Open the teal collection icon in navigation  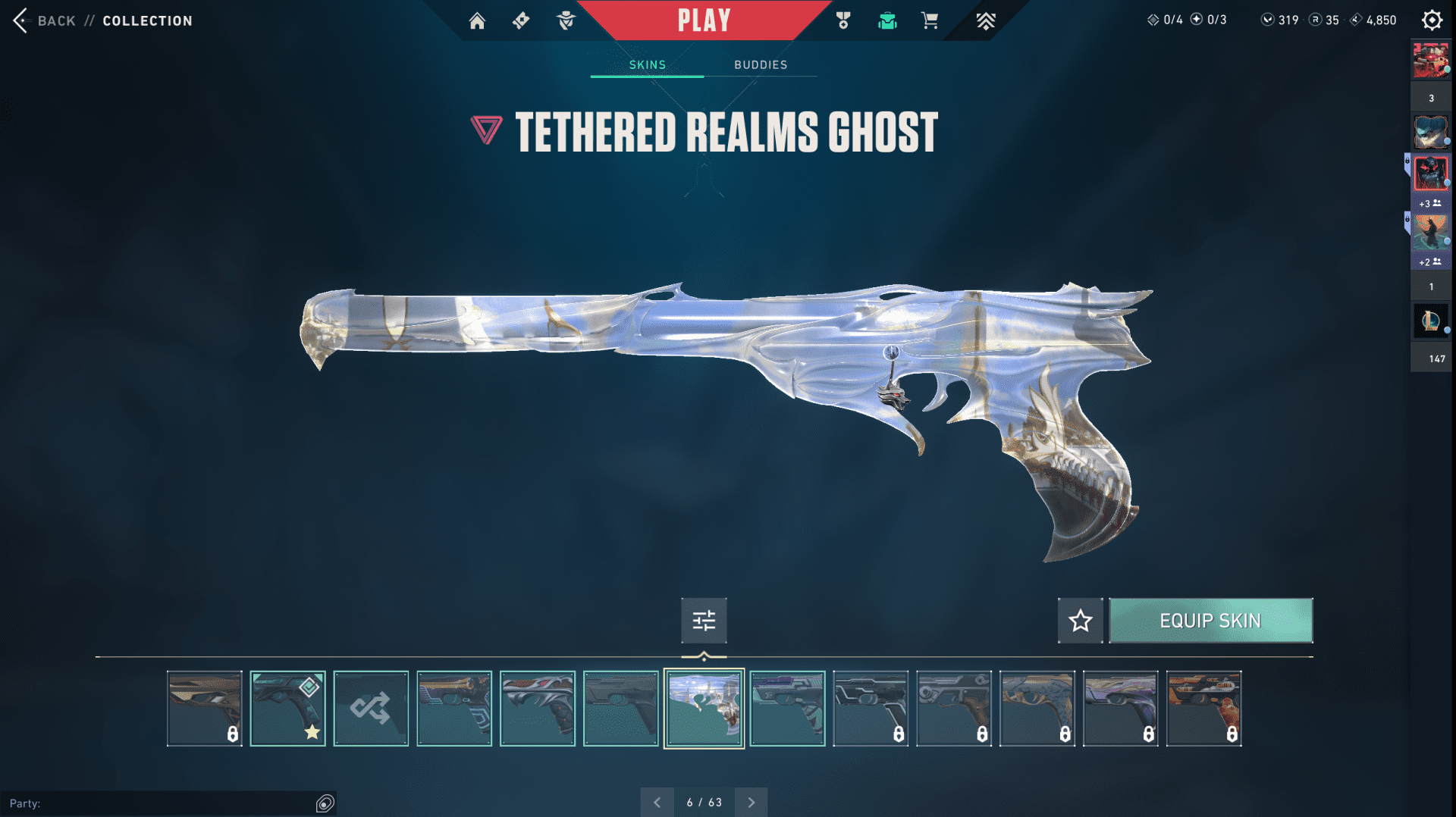coord(887,20)
